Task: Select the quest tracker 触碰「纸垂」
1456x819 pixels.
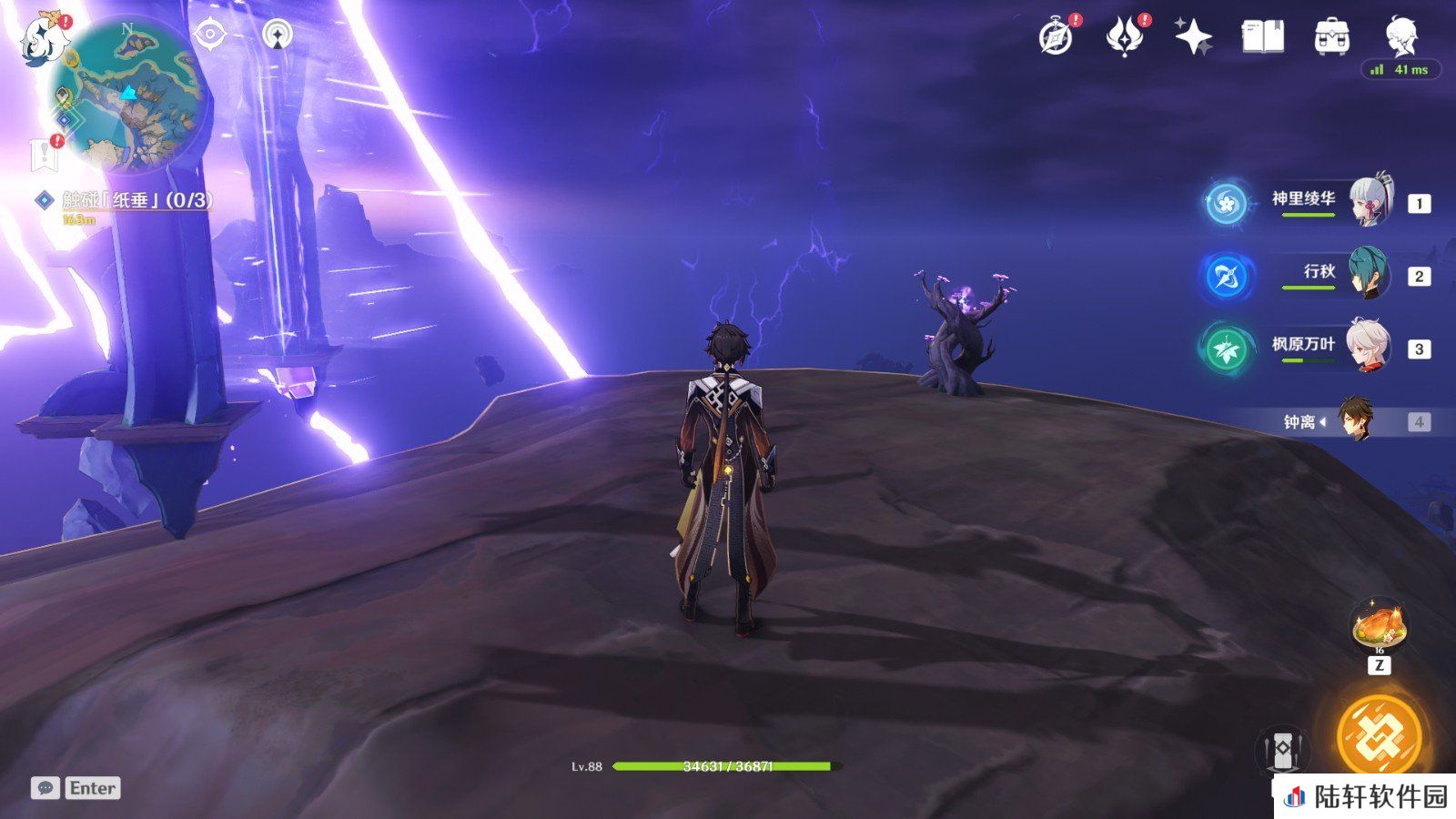Action: pos(136,200)
